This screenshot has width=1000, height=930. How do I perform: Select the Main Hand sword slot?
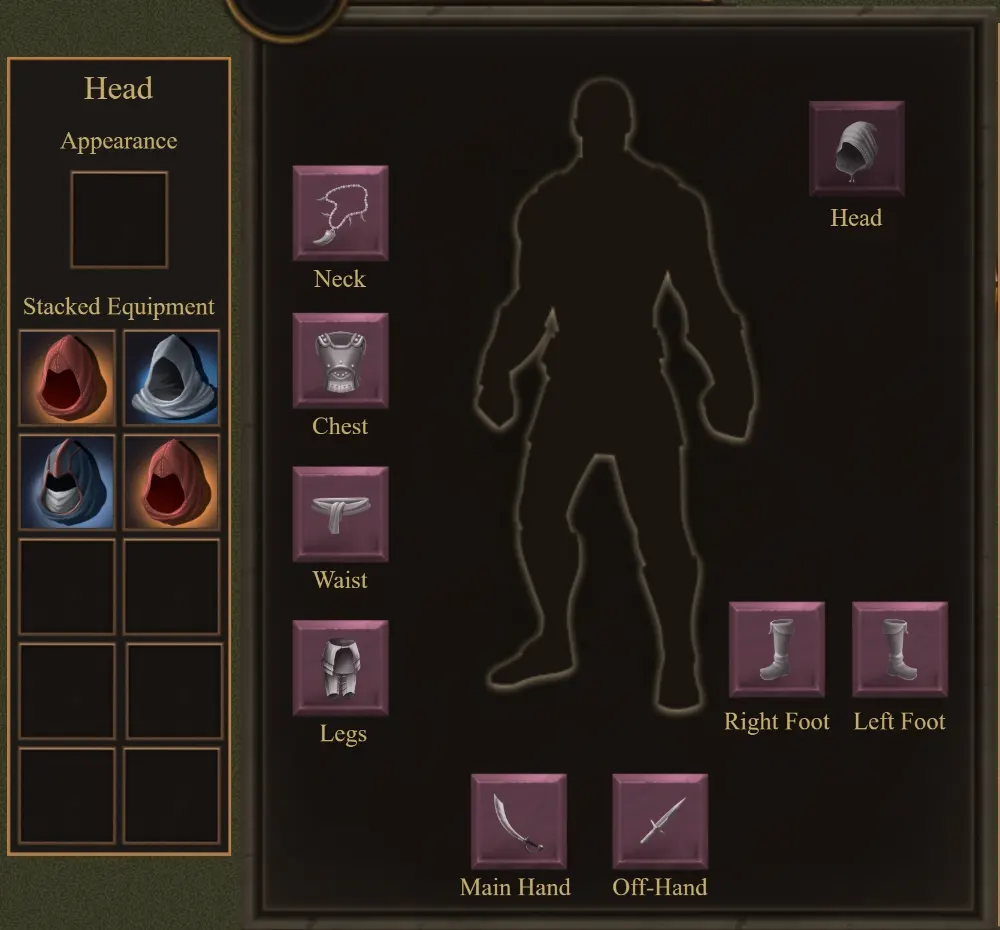(518, 821)
